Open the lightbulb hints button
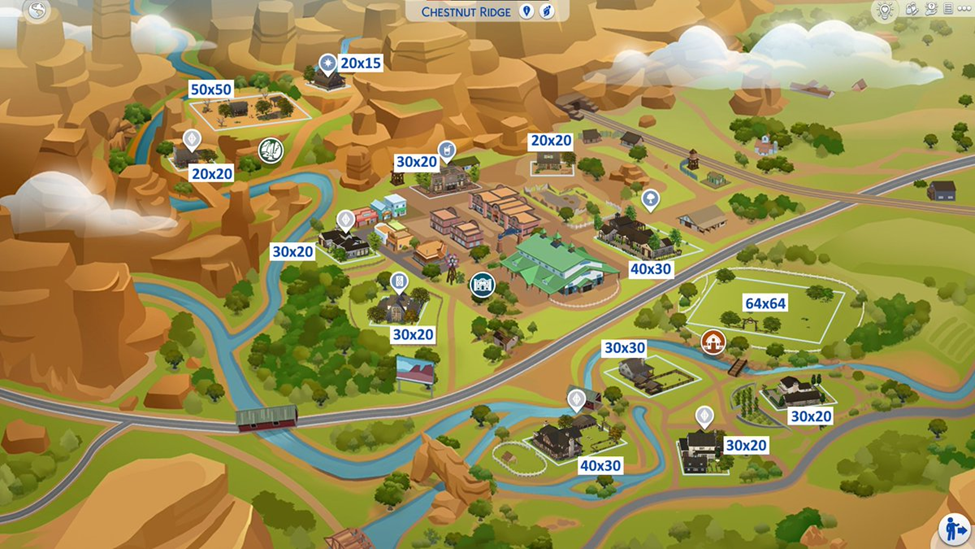This screenshot has height=549, width=975. pos(883,11)
